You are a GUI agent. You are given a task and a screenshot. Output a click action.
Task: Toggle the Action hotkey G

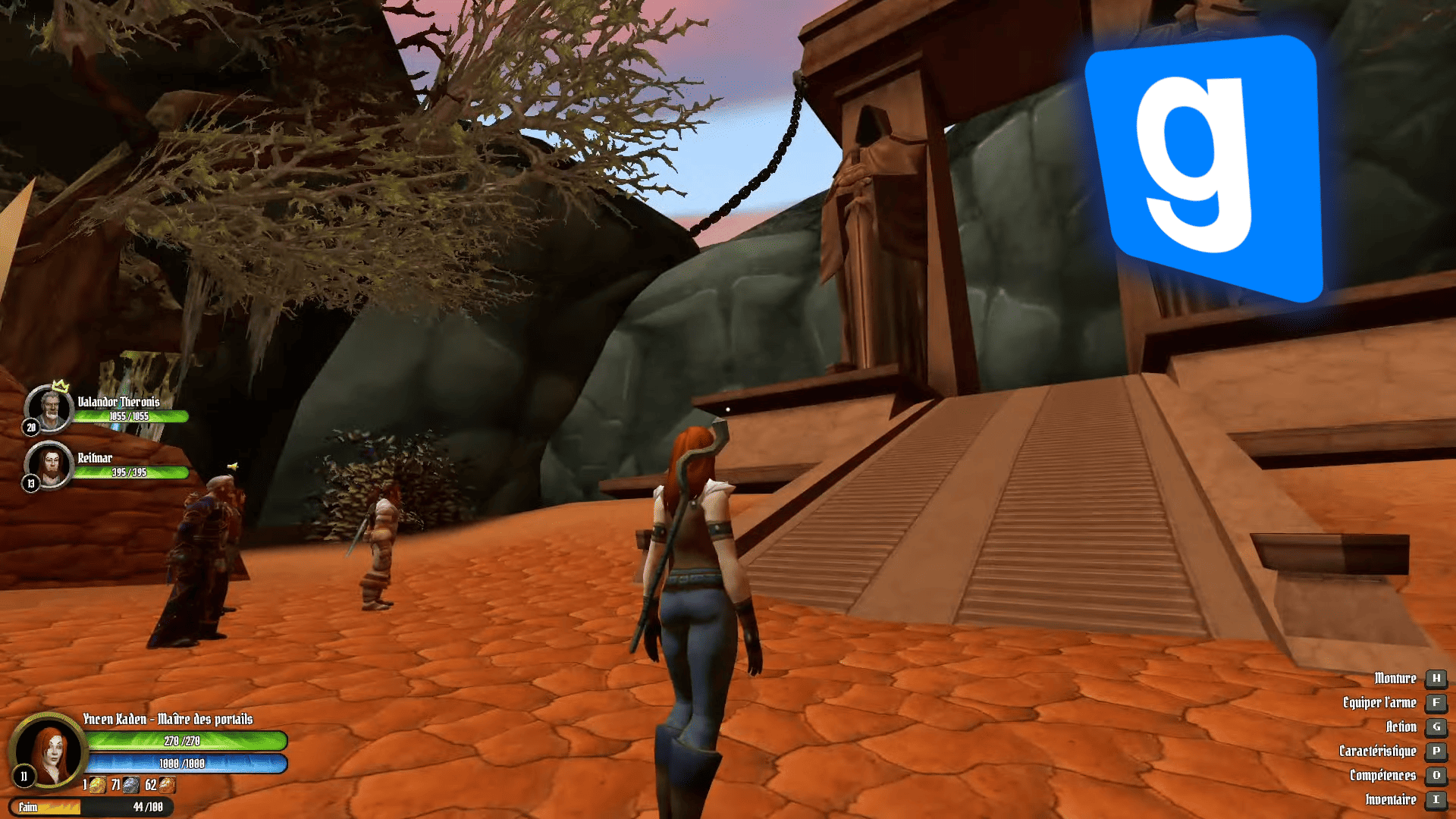click(x=1402, y=727)
